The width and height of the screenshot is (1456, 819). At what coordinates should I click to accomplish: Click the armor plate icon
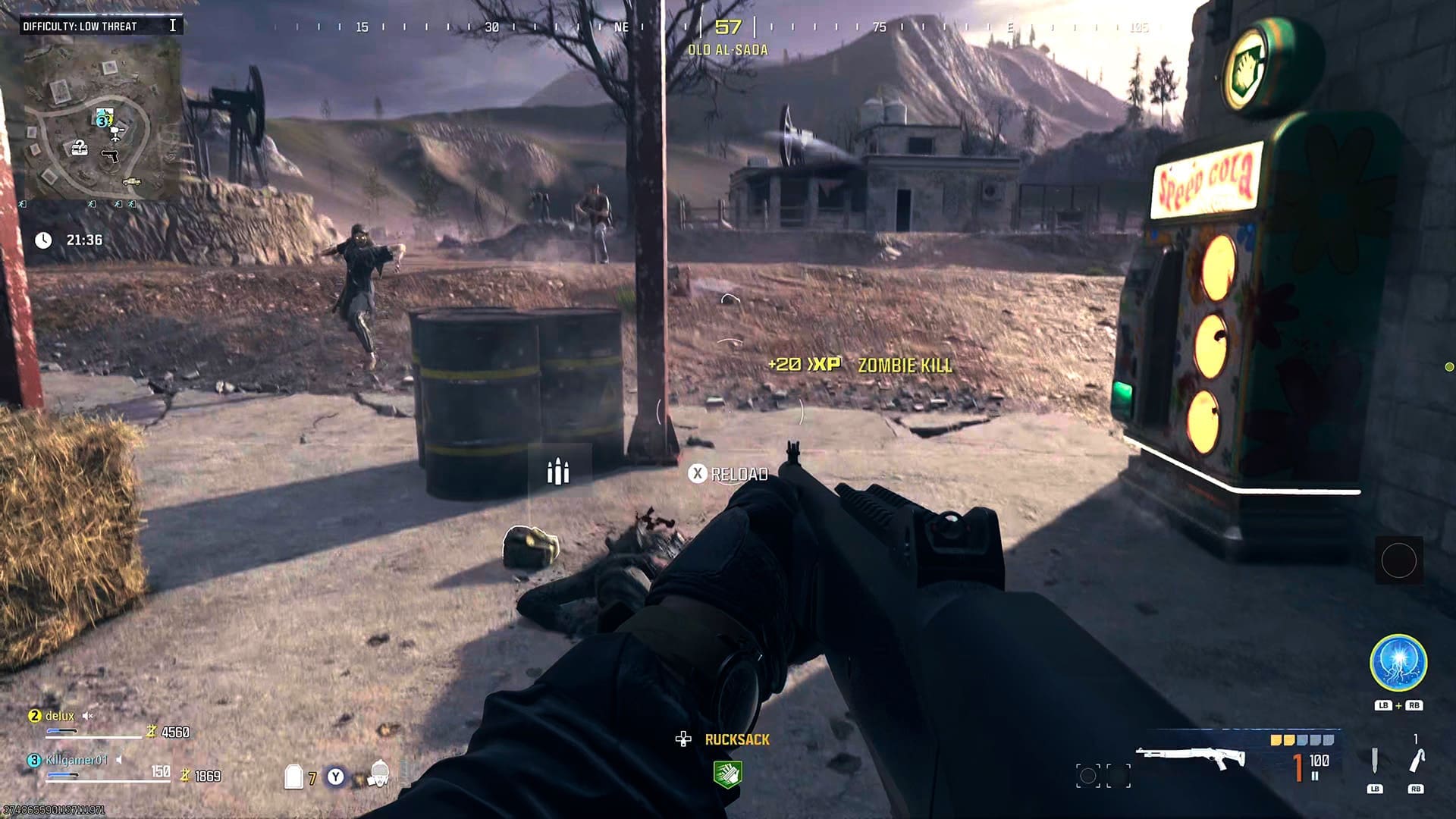pyautogui.click(x=293, y=777)
